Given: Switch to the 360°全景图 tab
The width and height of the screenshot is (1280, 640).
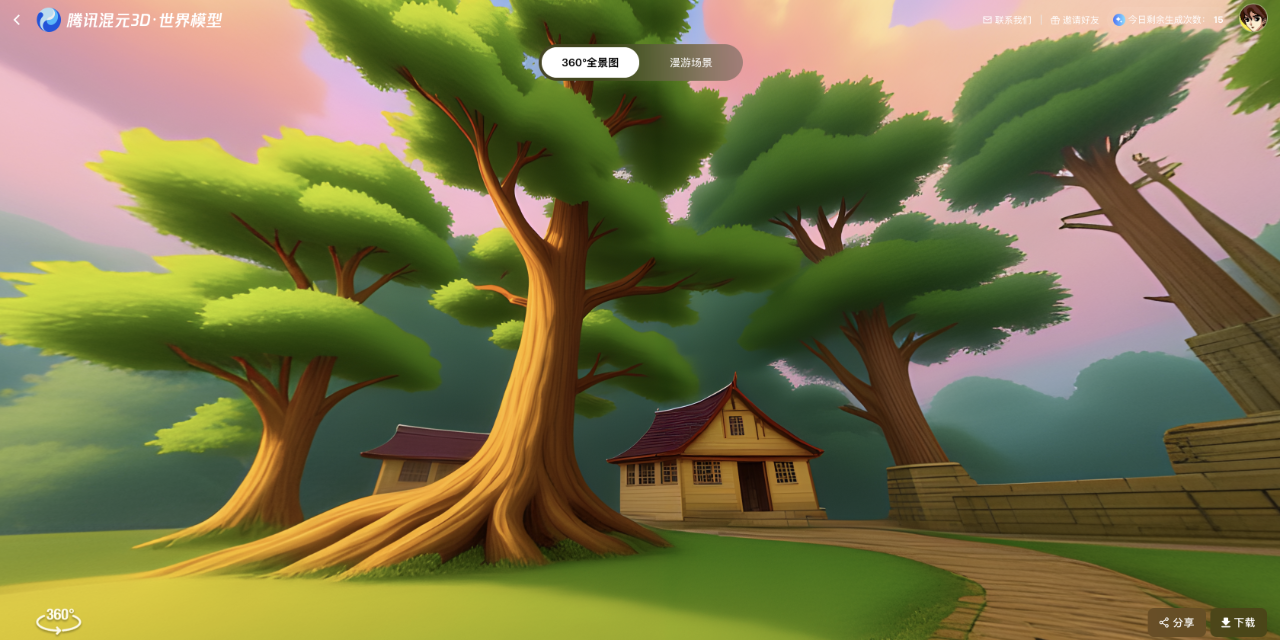Looking at the screenshot, I should 590,62.
